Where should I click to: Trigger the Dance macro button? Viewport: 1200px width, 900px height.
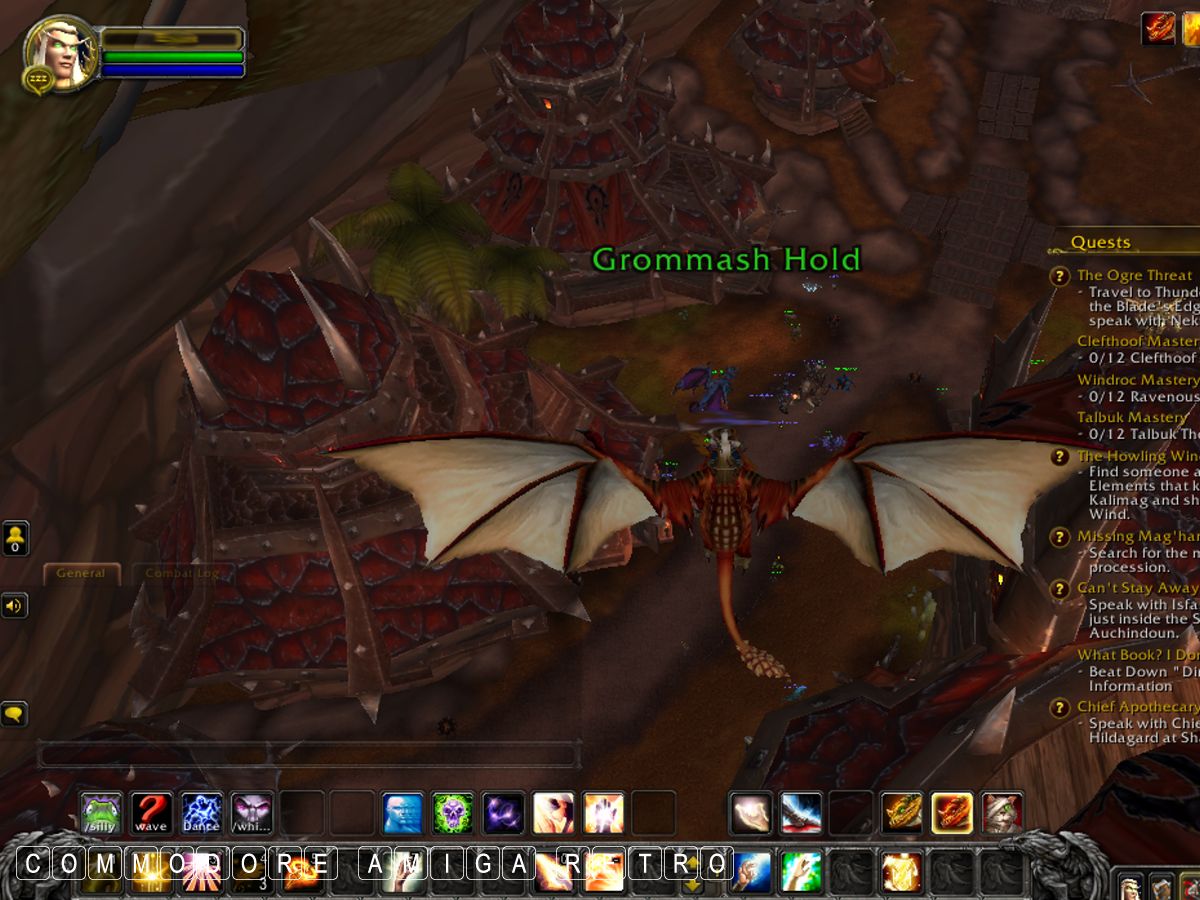click(x=201, y=812)
